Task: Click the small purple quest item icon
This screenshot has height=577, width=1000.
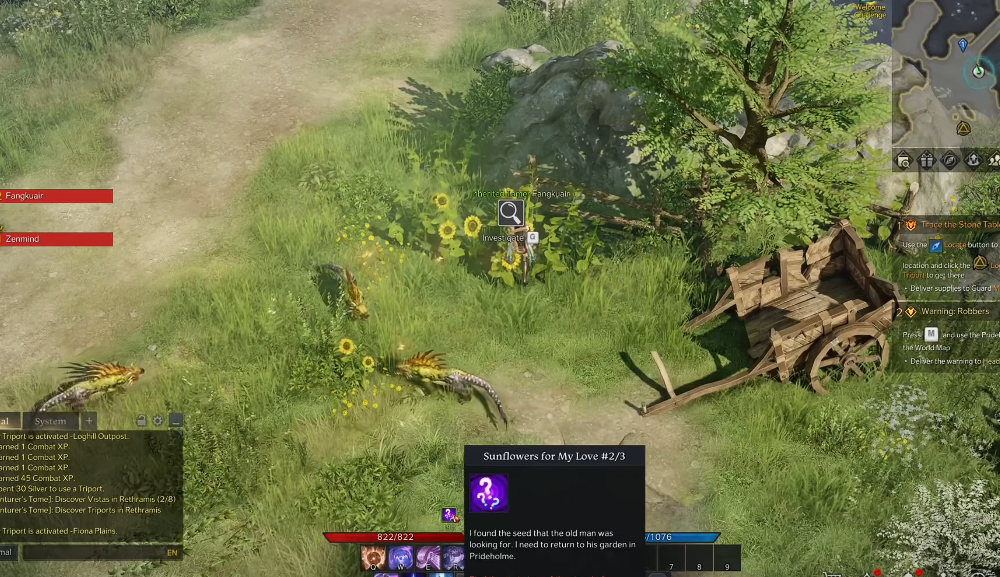Action: (x=450, y=515)
